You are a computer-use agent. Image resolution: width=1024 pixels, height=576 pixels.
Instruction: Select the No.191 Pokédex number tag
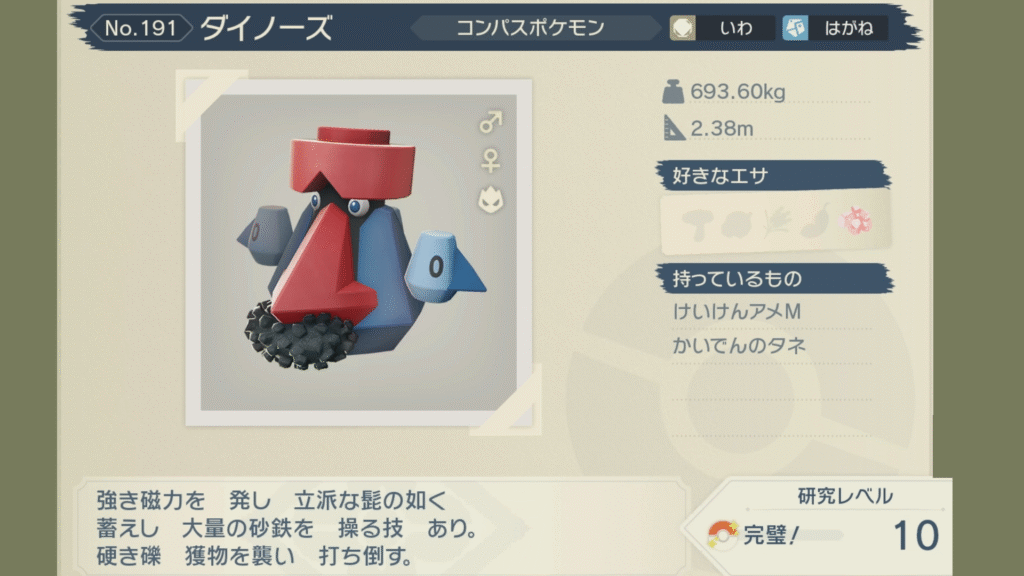tap(140, 28)
